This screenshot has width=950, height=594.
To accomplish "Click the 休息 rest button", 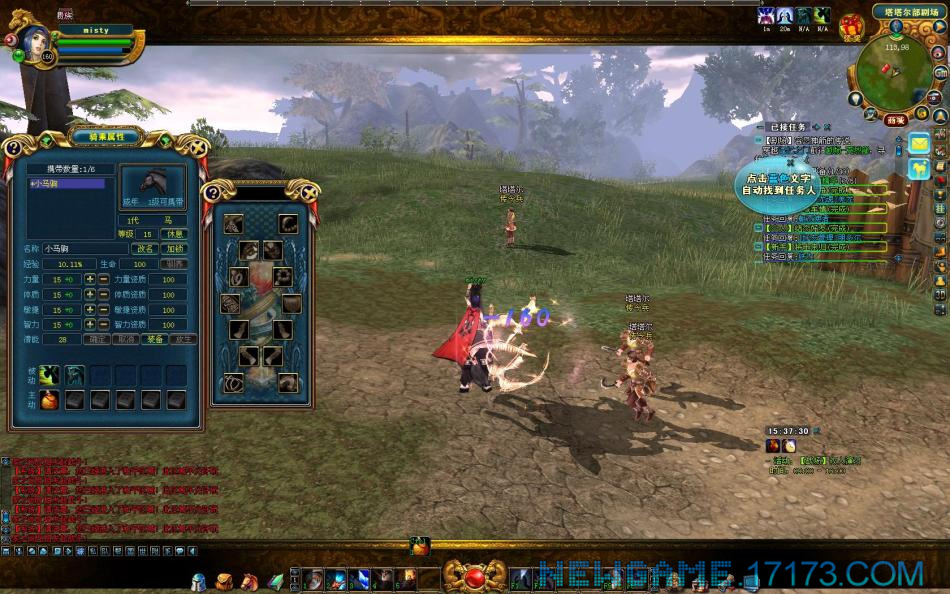I will [x=175, y=234].
